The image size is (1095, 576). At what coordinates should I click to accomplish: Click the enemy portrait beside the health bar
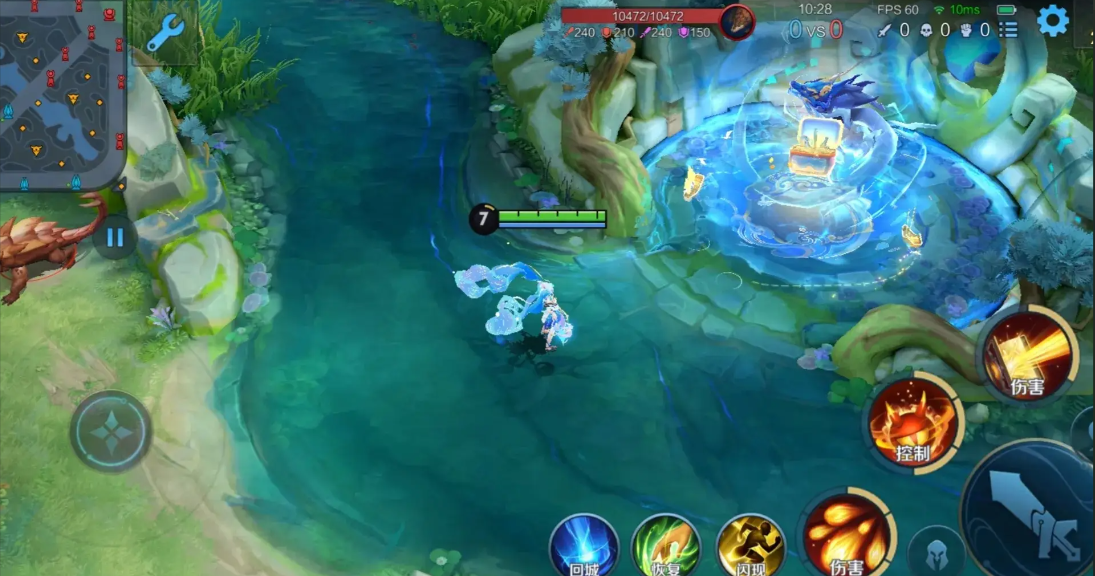tap(737, 22)
